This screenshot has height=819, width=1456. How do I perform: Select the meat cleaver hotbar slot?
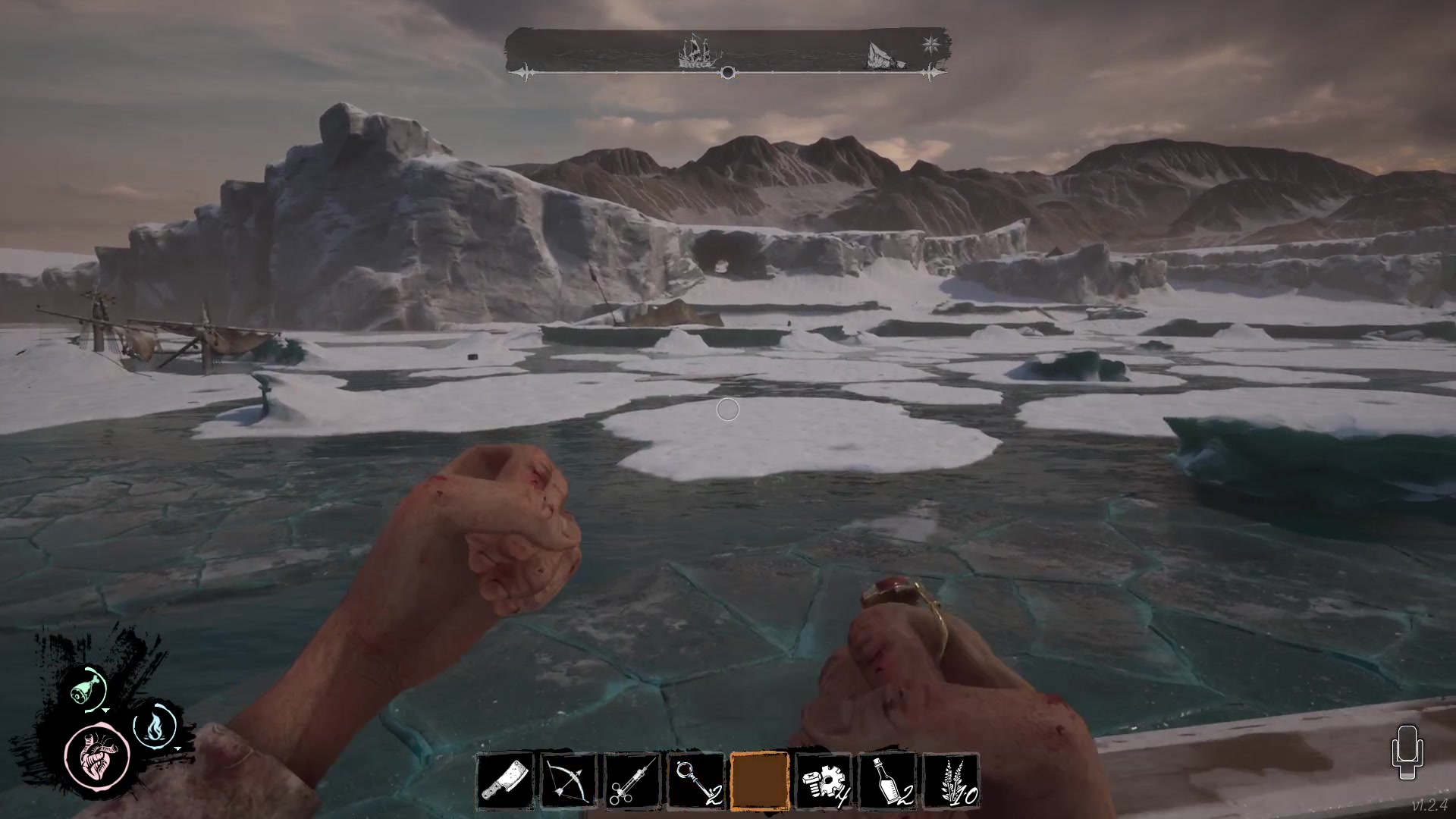click(506, 781)
